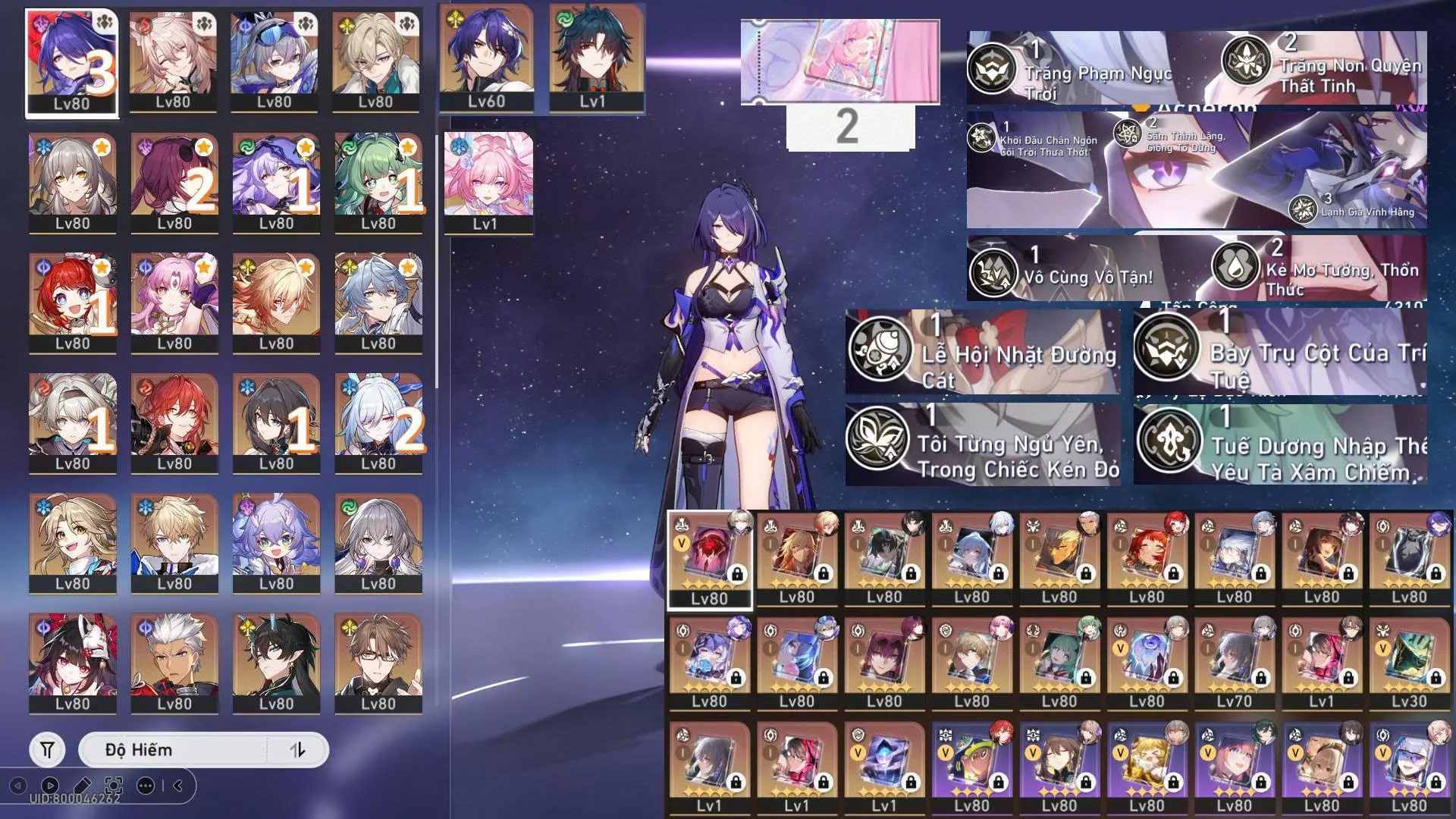
Task: Open the character filter funnel button
Action: click(x=47, y=750)
